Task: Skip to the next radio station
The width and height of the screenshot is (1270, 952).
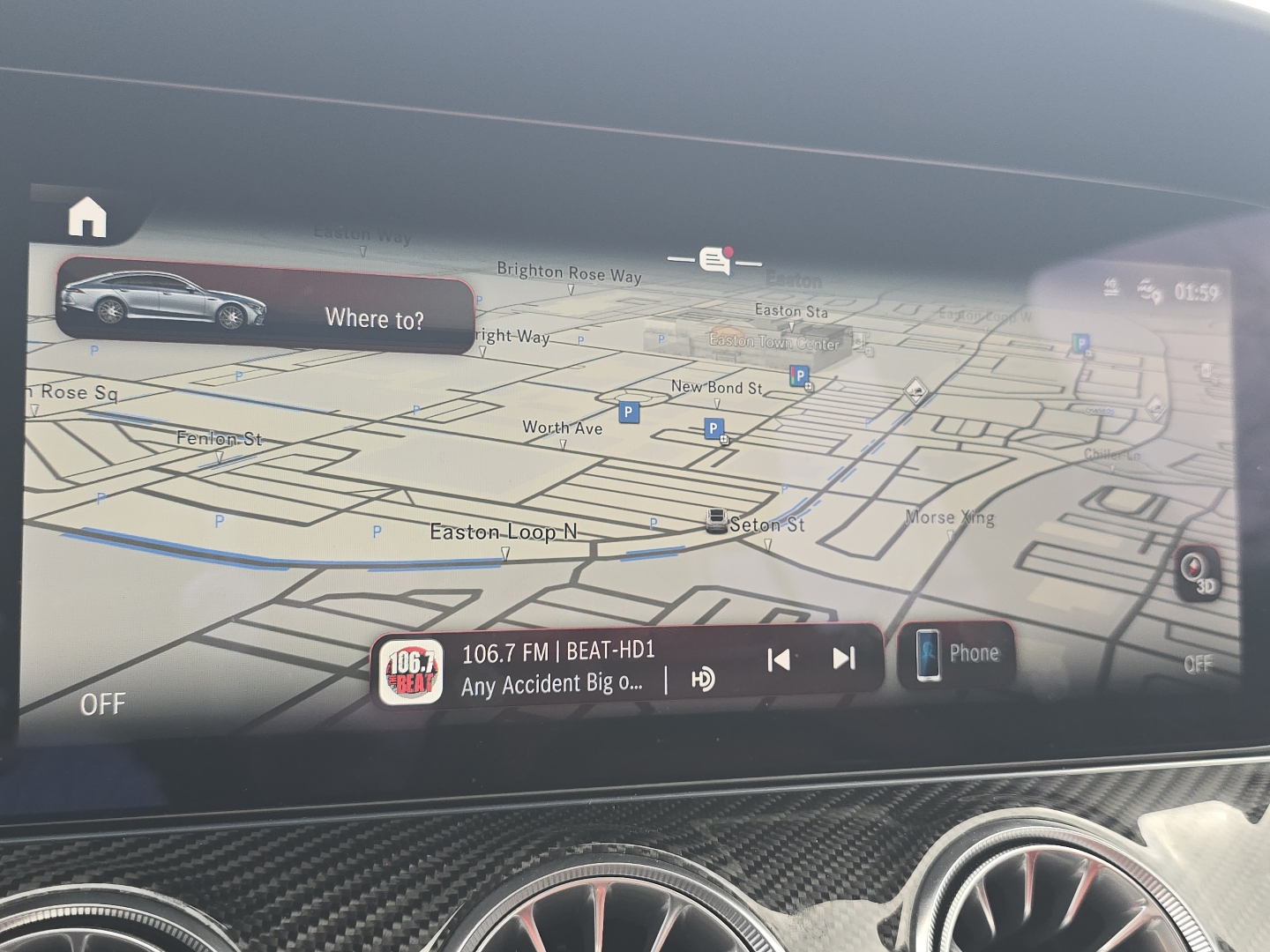Action: click(844, 658)
